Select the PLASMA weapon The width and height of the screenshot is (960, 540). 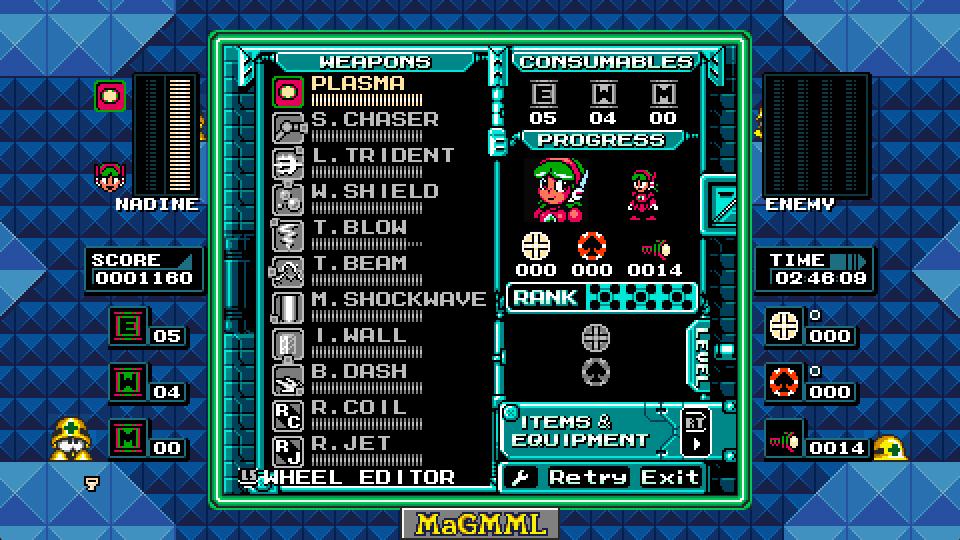(x=357, y=84)
